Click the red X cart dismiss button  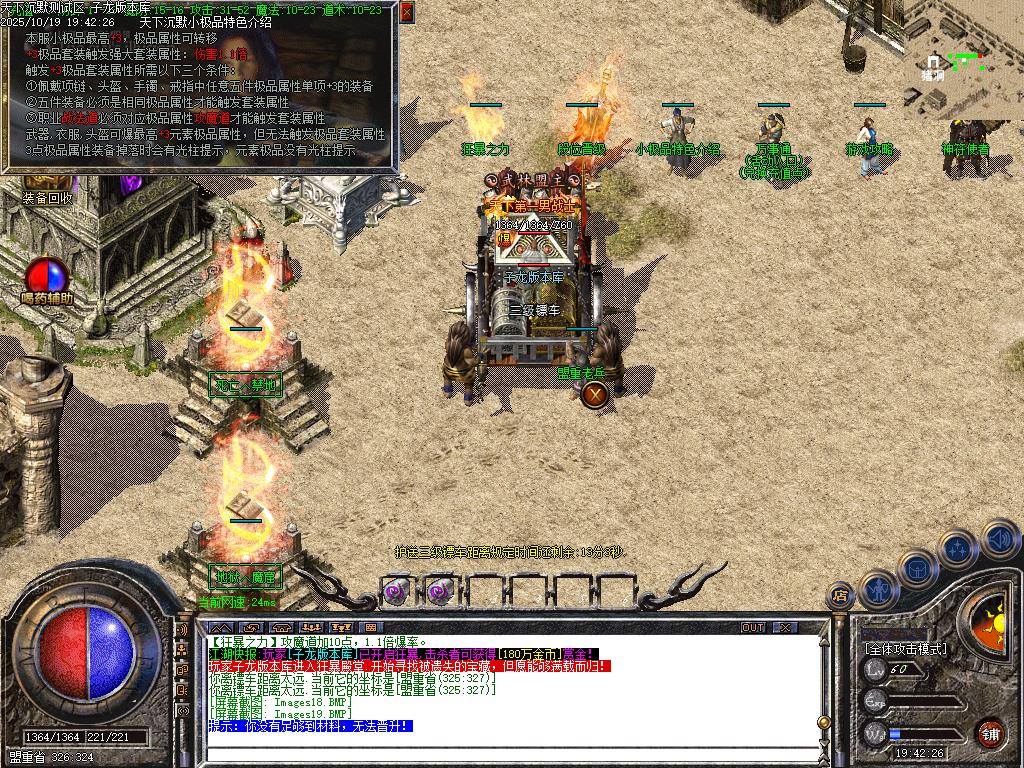(x=595, y=394)
